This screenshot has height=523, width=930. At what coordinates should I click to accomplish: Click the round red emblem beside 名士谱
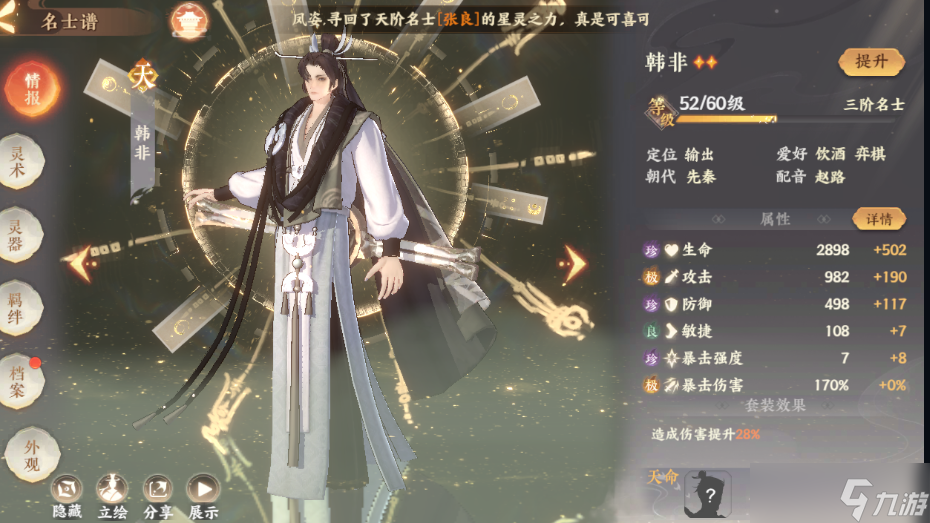(185, 18)
